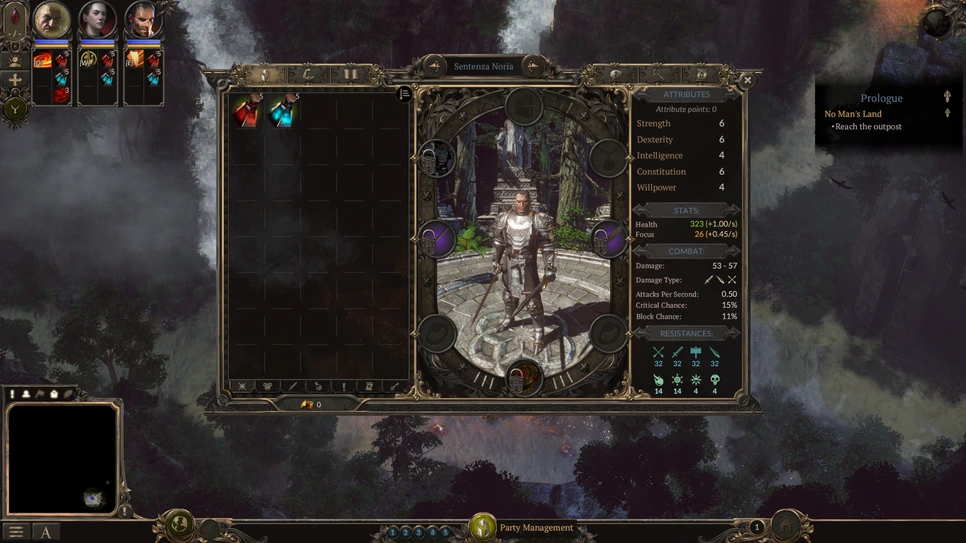Open the hamburger main menu button
Viewport: 966px width, 543px height.
pyautogui.click(x=16, y=532)
